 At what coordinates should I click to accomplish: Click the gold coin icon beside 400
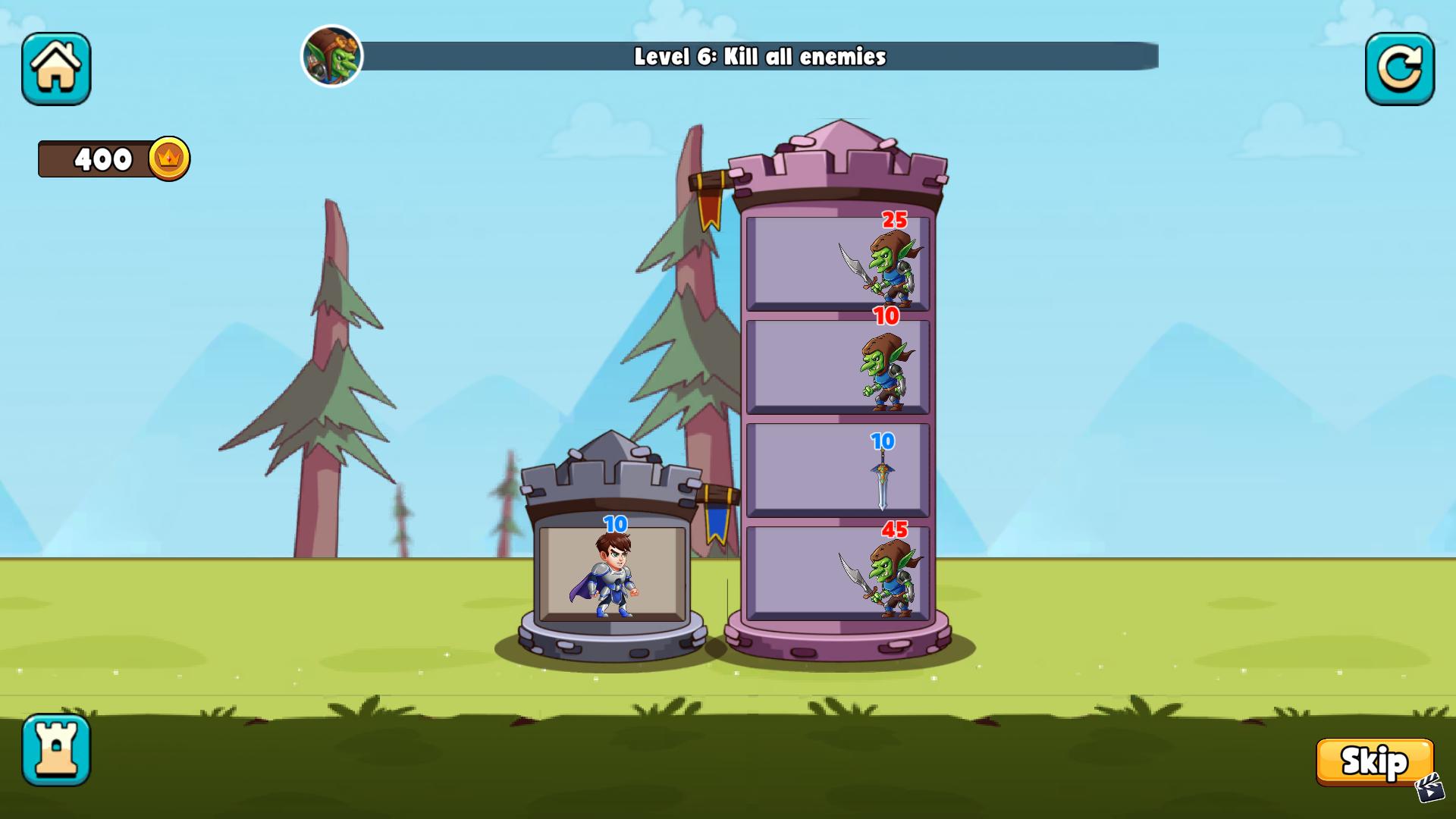pos(171,159)
